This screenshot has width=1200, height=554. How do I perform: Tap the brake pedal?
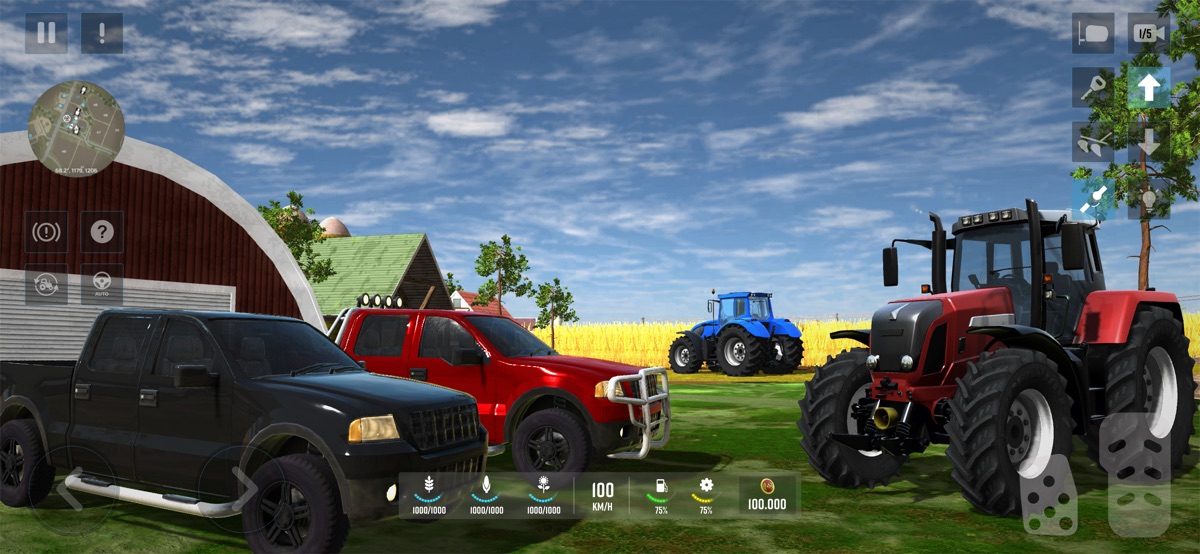pos(1048,495)
